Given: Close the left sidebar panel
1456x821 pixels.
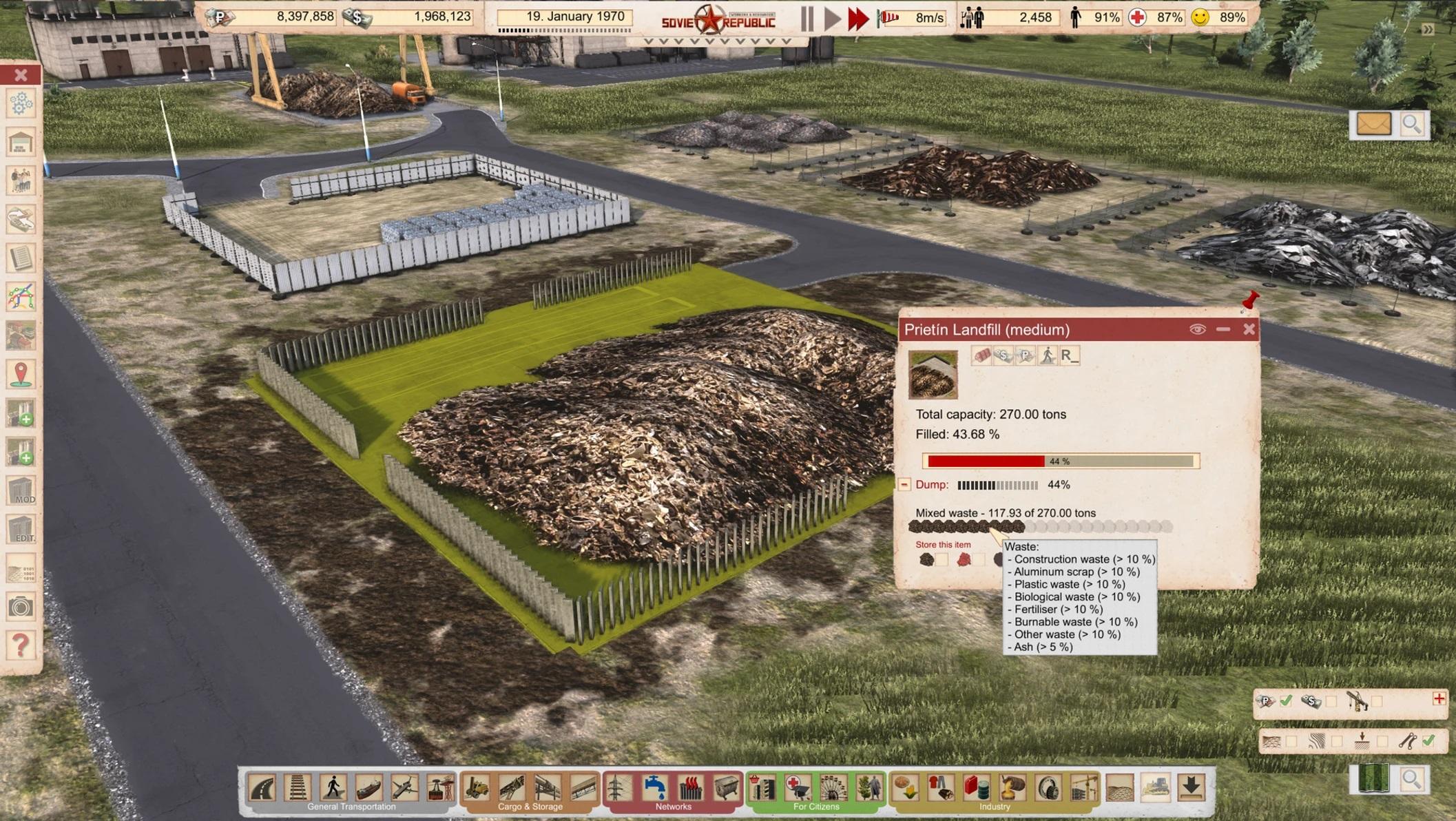Looking at the screenshot, I should tap(21, 74).
